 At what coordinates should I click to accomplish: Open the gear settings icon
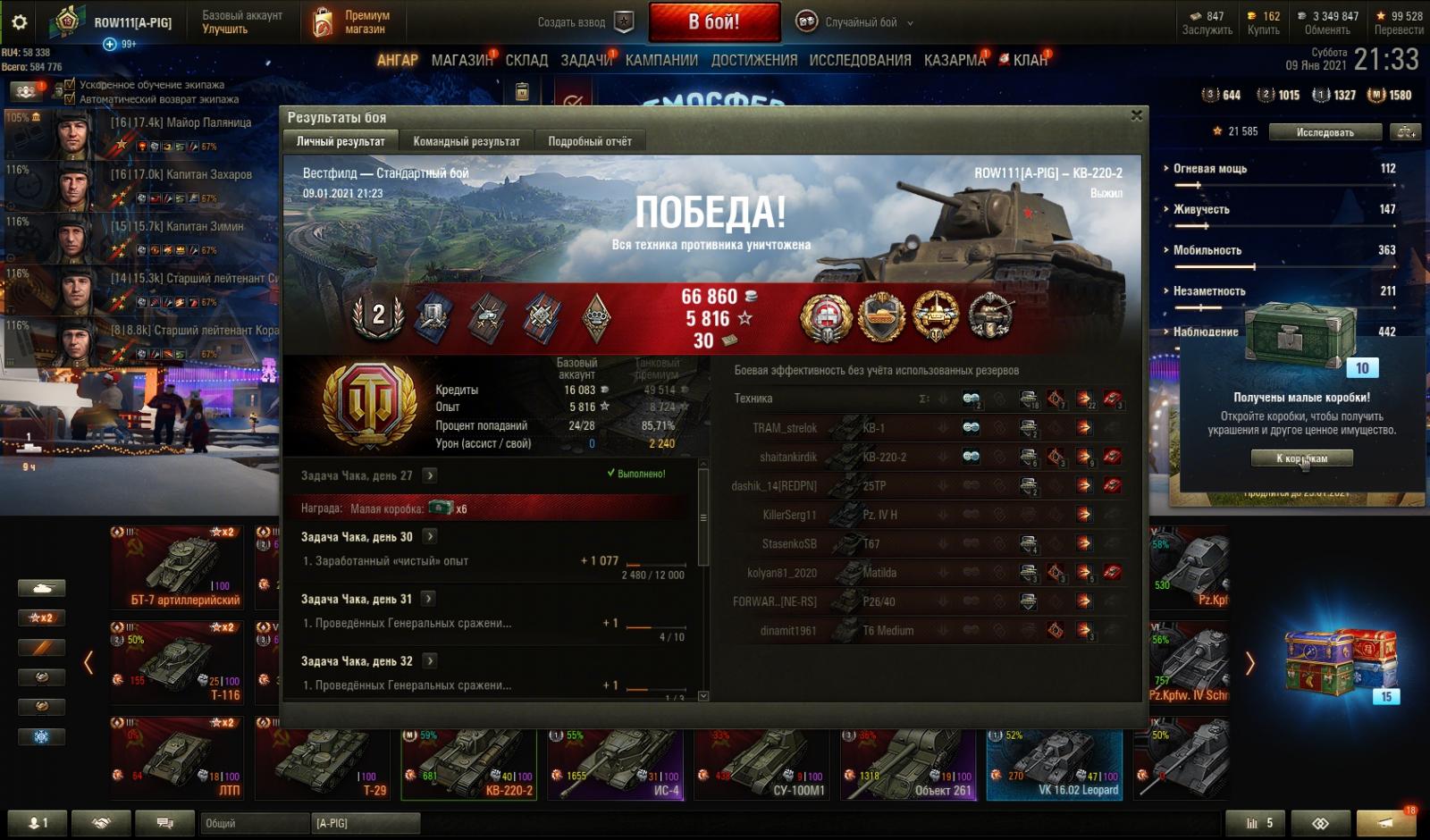click(19, 22)
